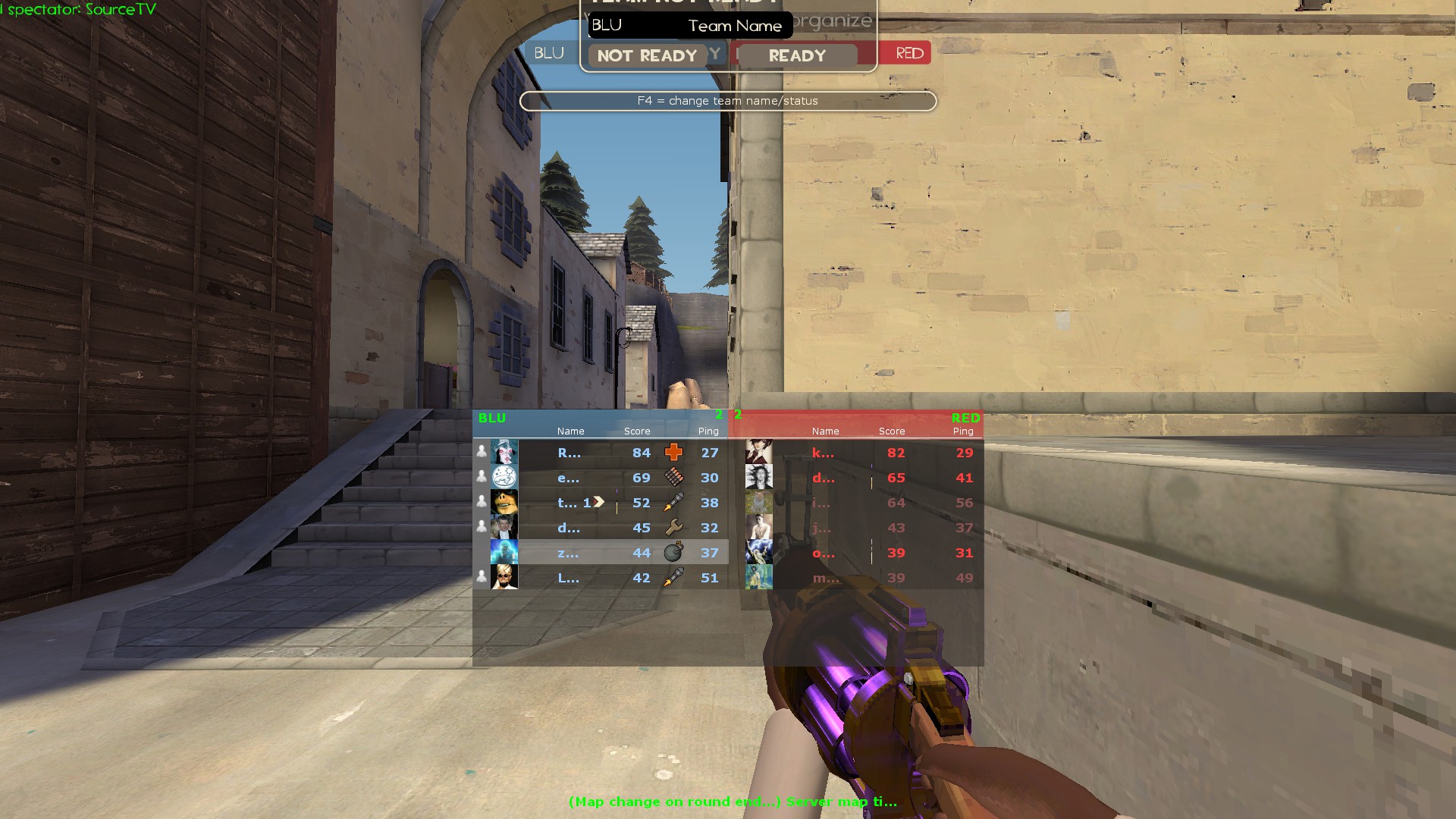Click the avatar of RED player k...
The height and width of the screenshot is (819, 1456).
tap(759, 453)
